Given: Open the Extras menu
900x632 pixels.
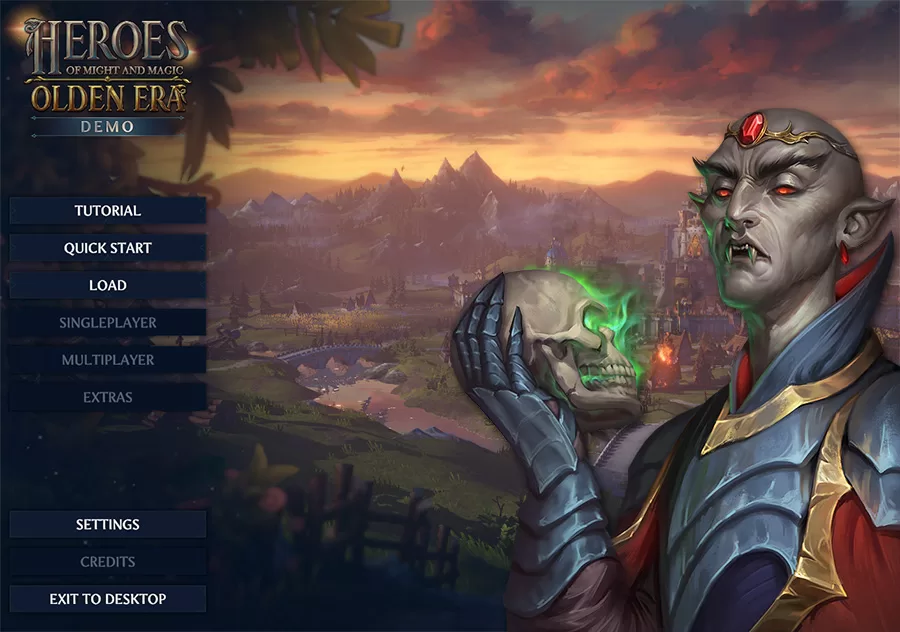Looking at the screenshot, I should coord(108,397).
